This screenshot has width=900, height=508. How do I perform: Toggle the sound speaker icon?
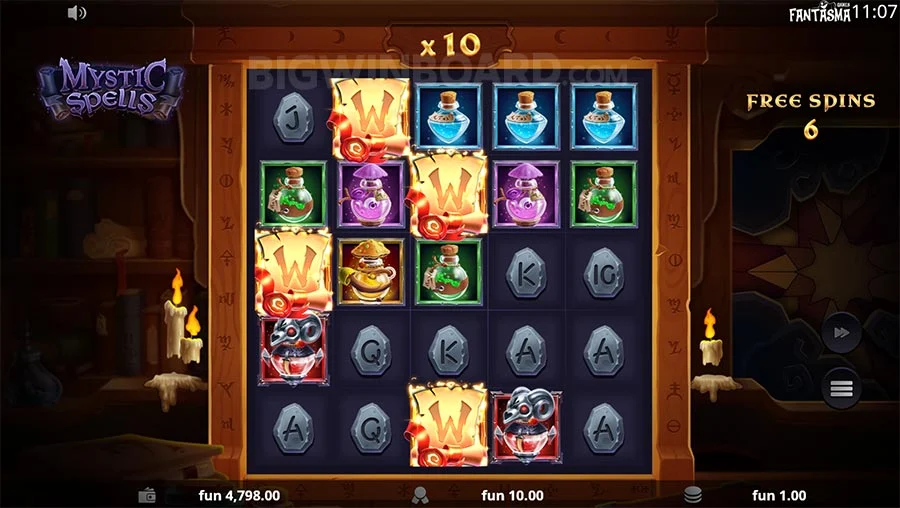pos(77,13)
